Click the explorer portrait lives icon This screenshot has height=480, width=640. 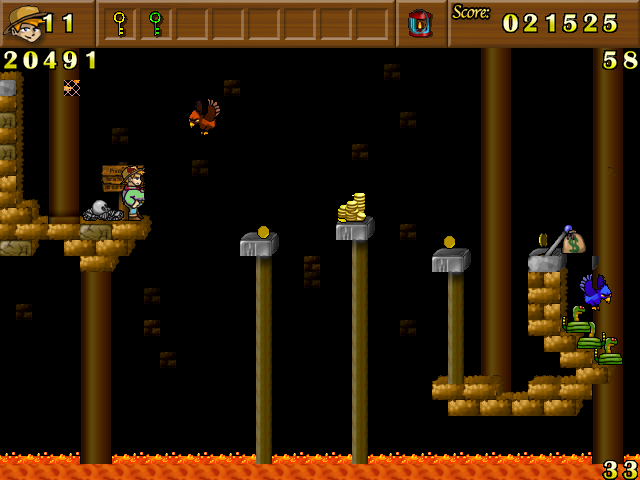[24, 23]
